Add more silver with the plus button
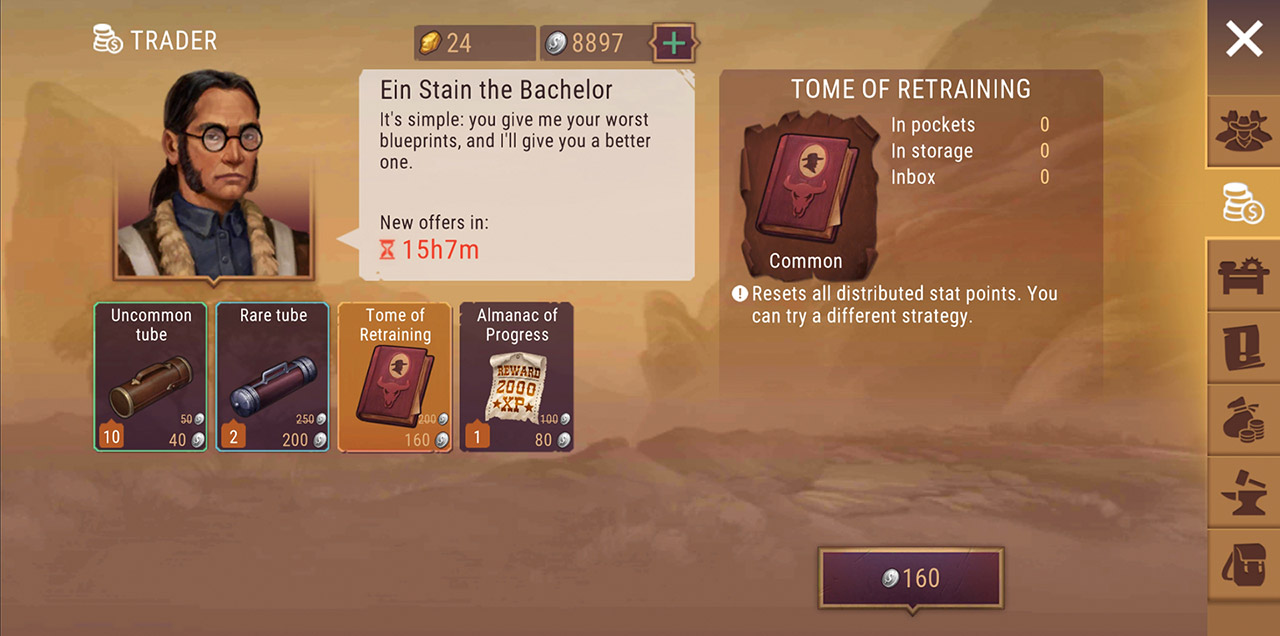This screenshot has width=1280, height=636. pos(675,43)
